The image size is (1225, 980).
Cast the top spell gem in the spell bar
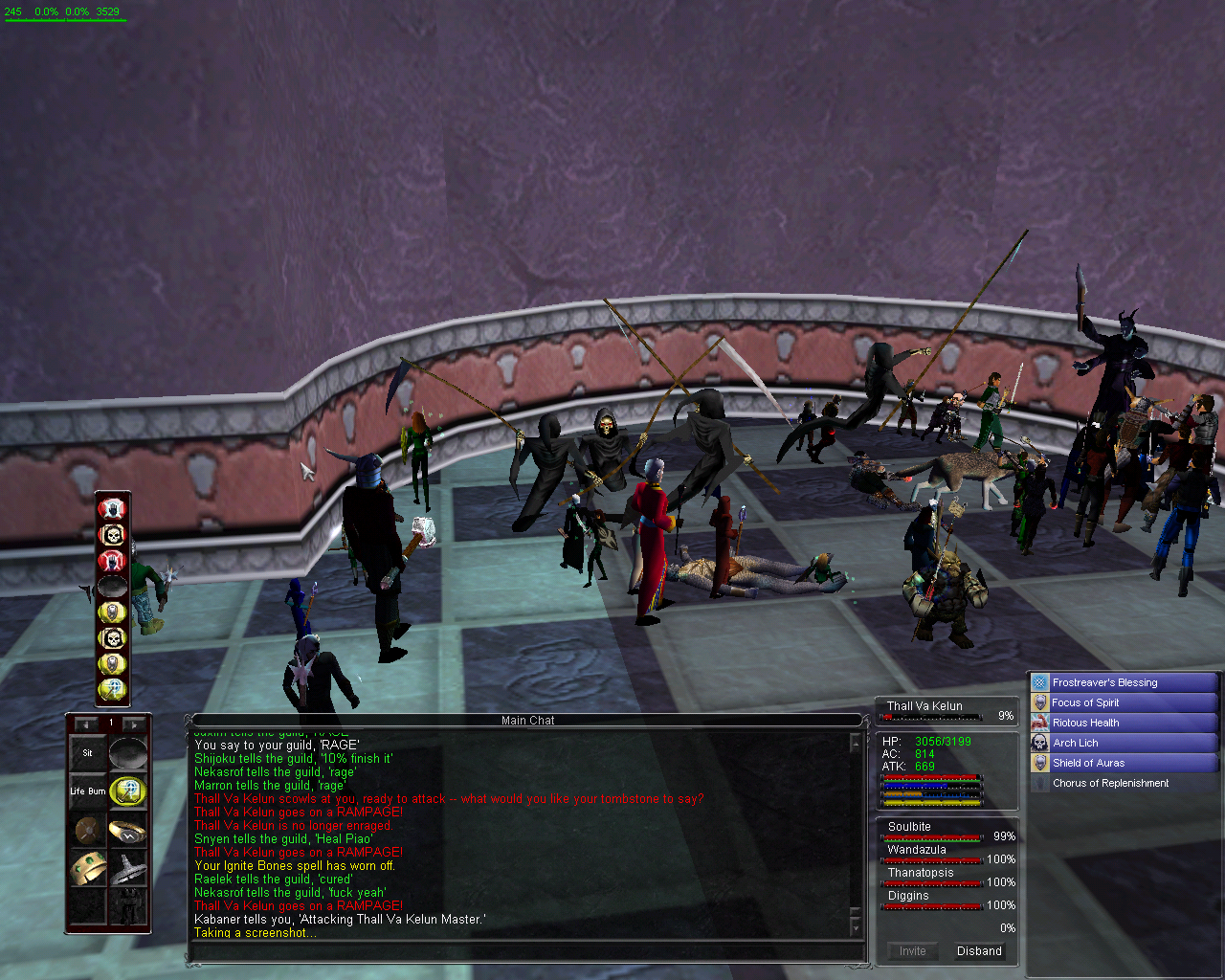pyautogui.click(x=113, y=508)
